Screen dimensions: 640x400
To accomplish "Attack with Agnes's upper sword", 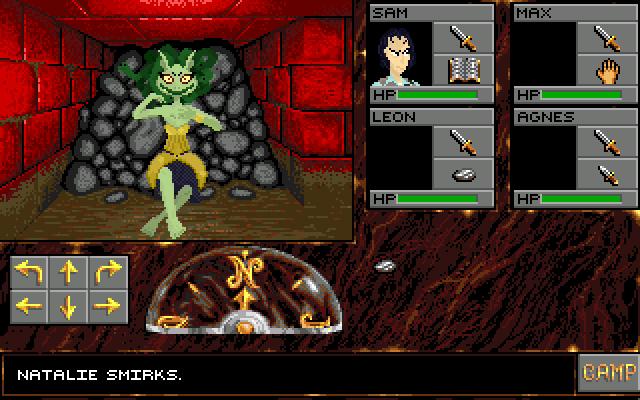I will pos(606,142).
